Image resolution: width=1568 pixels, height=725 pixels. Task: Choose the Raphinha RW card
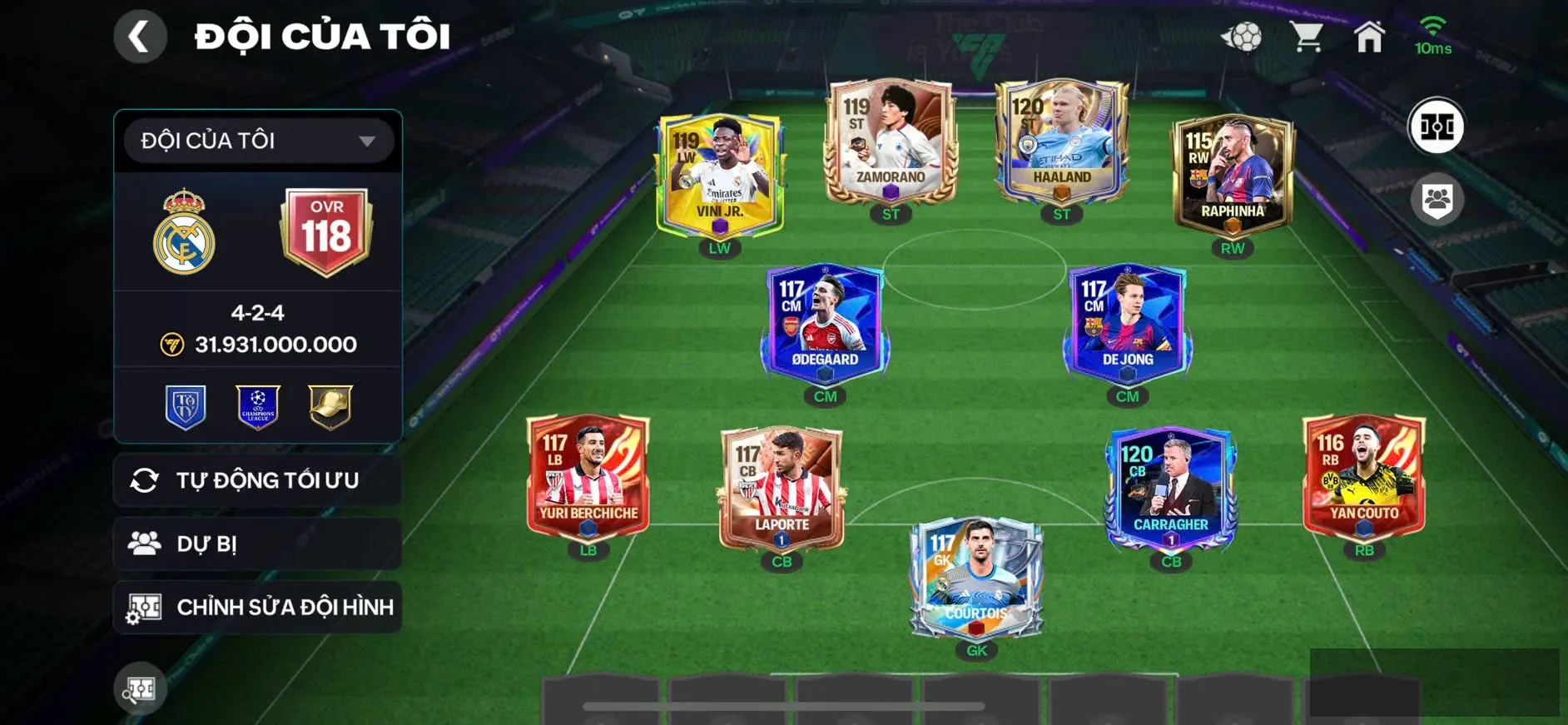1233,175
